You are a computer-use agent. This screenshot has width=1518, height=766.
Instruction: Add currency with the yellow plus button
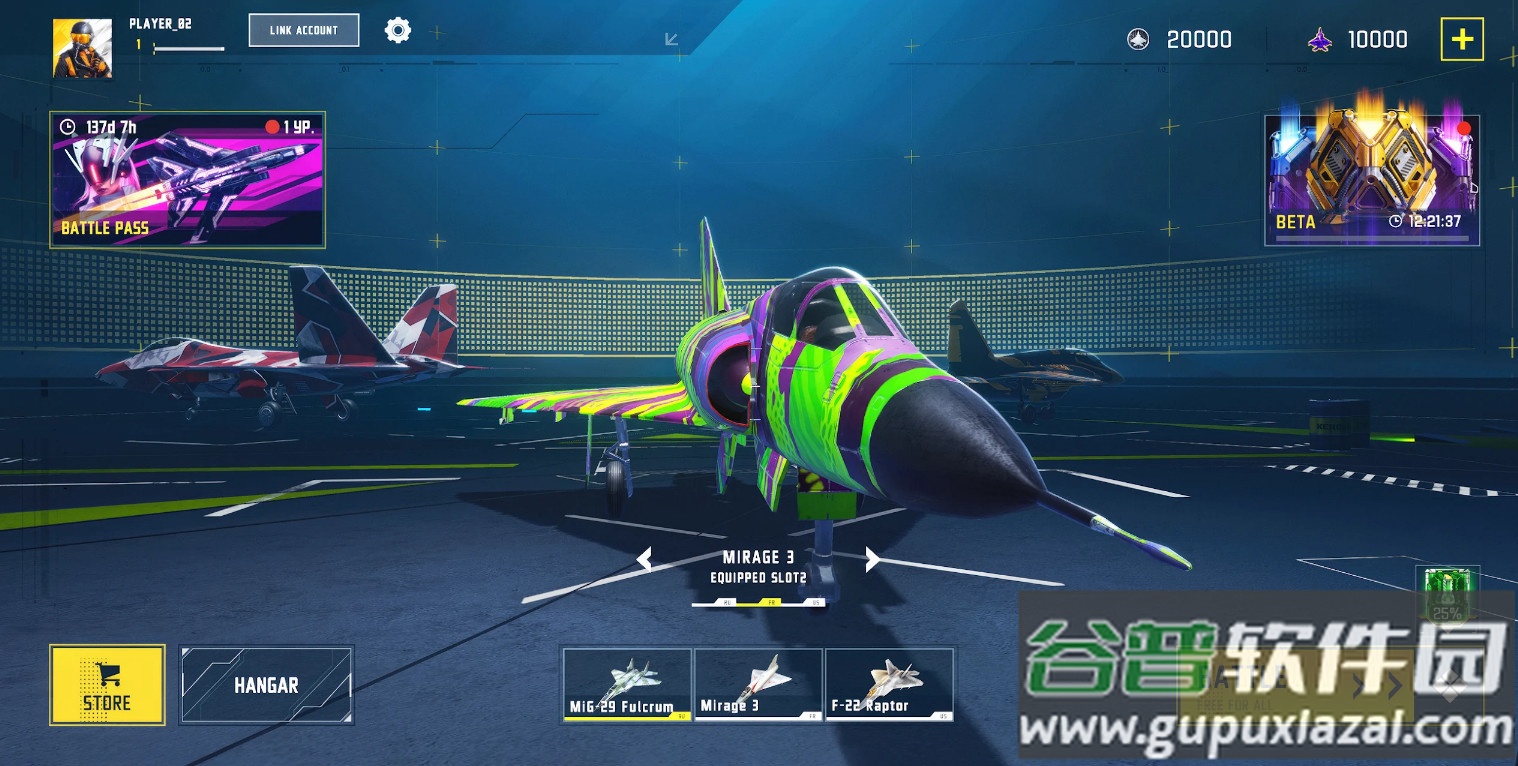(1463, 38)
